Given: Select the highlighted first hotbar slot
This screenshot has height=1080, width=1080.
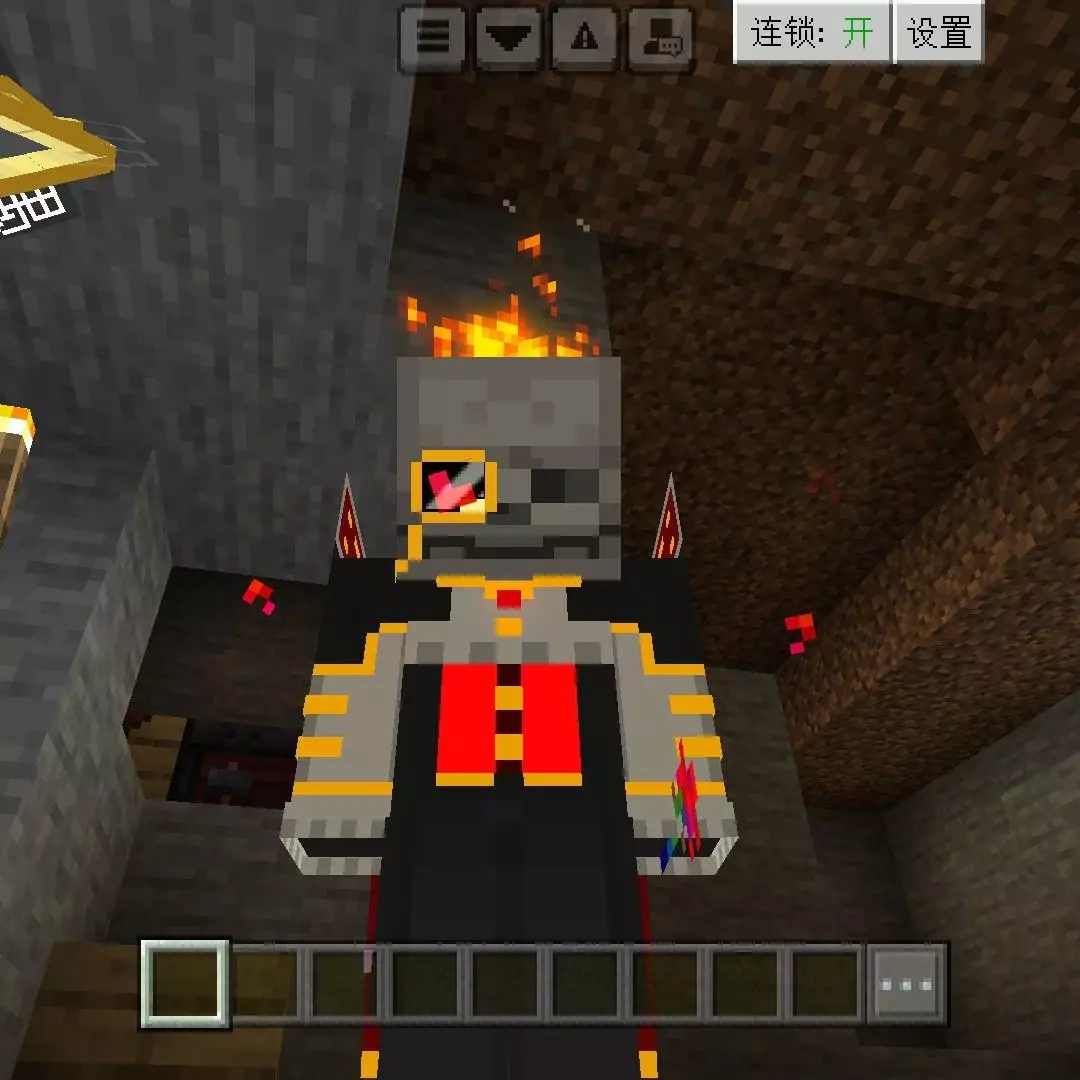Looking at the screenshot, I should (x=185, y=984).
